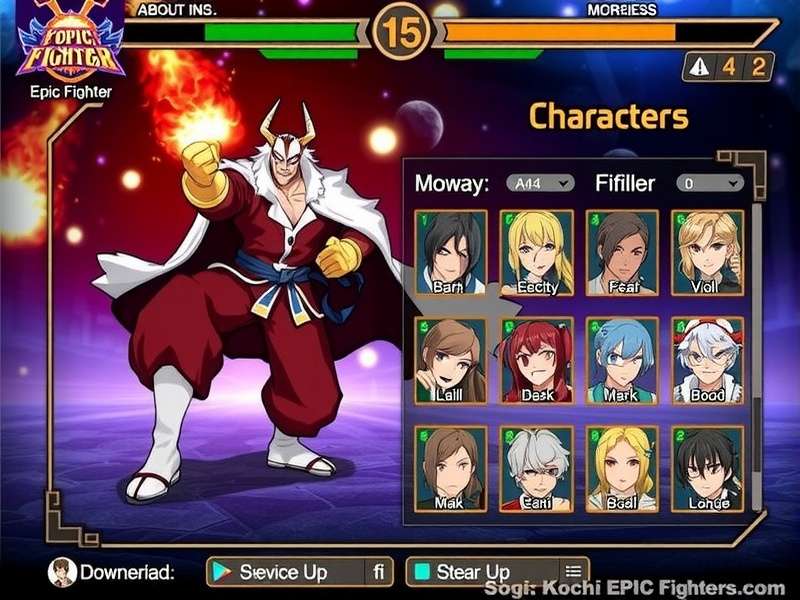Pick the blue-haired fighter Mark

622,361
